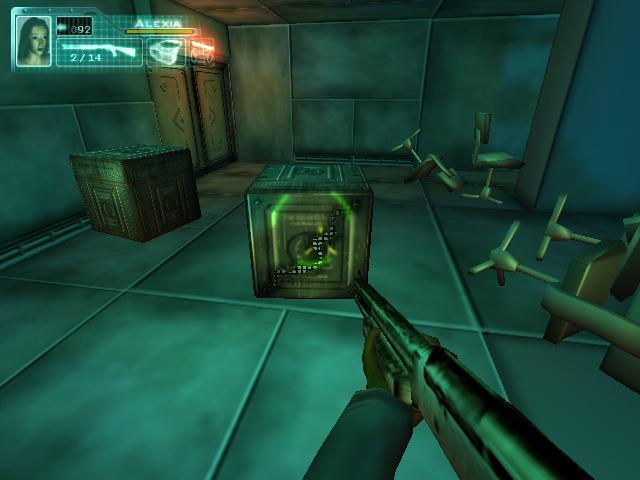Select the shotgun weapon slot
Image resolution: width=640 pixels, height=480 pixels.
pyautogui.click(x=99, y=51)
